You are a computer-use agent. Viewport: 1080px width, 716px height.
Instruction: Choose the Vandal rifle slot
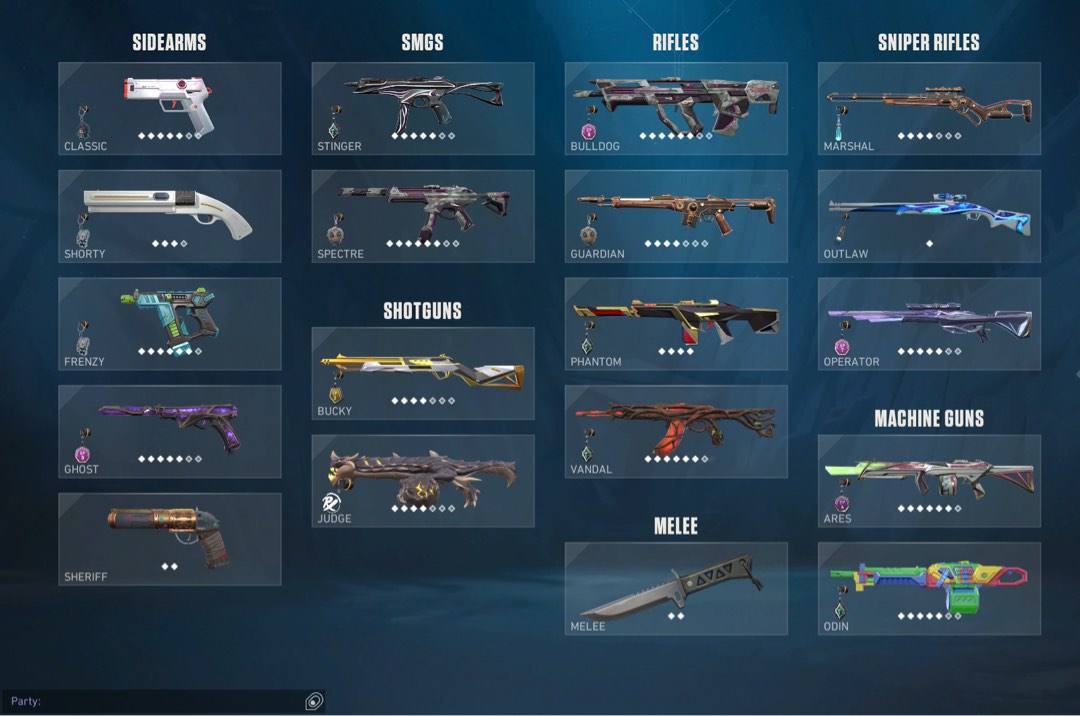(x=676, y=431)
